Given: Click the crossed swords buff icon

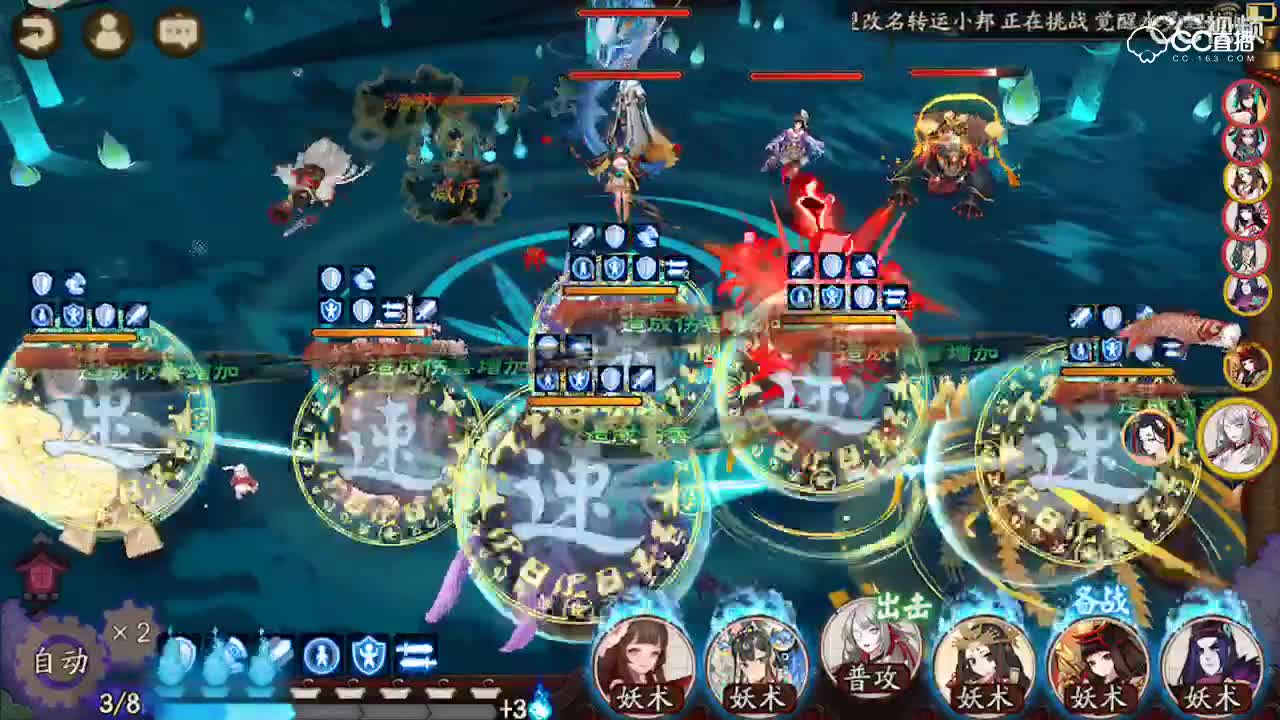Looking at the screenshot, I should (x=415, y=655).
